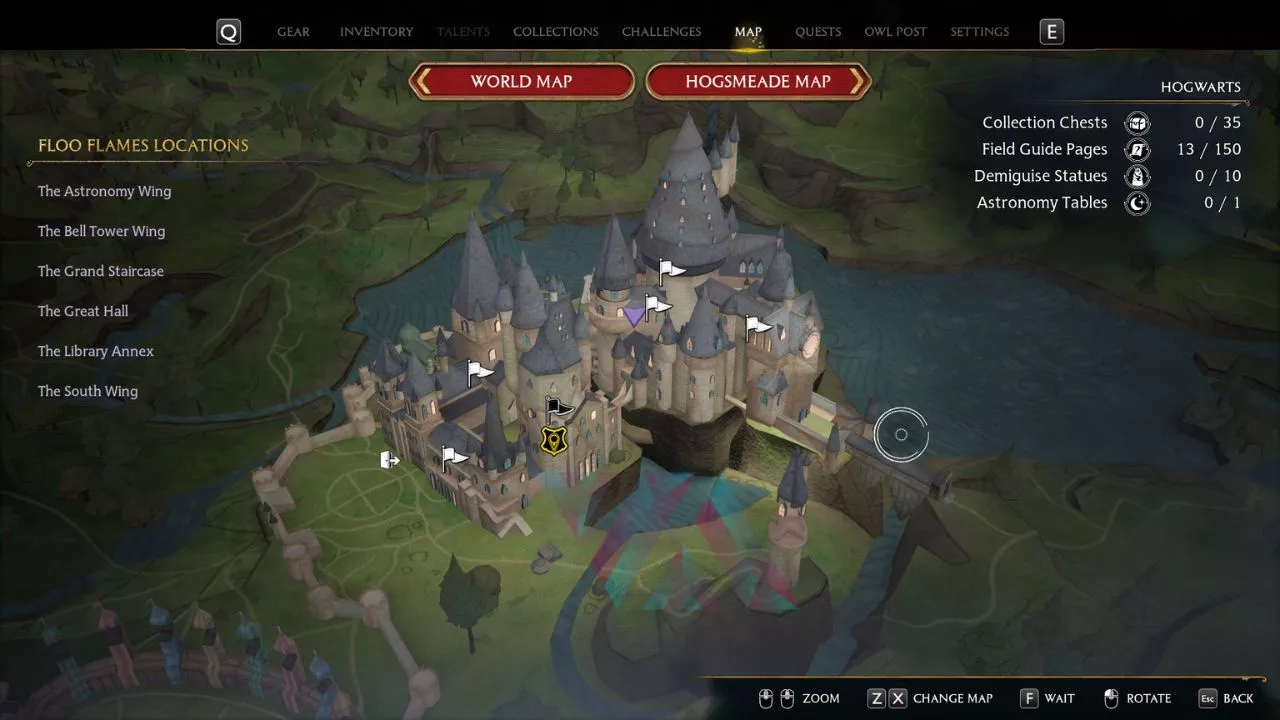Open the Quests tab
This screenshot has height=720, width=1280.
(x=818, y=32)
